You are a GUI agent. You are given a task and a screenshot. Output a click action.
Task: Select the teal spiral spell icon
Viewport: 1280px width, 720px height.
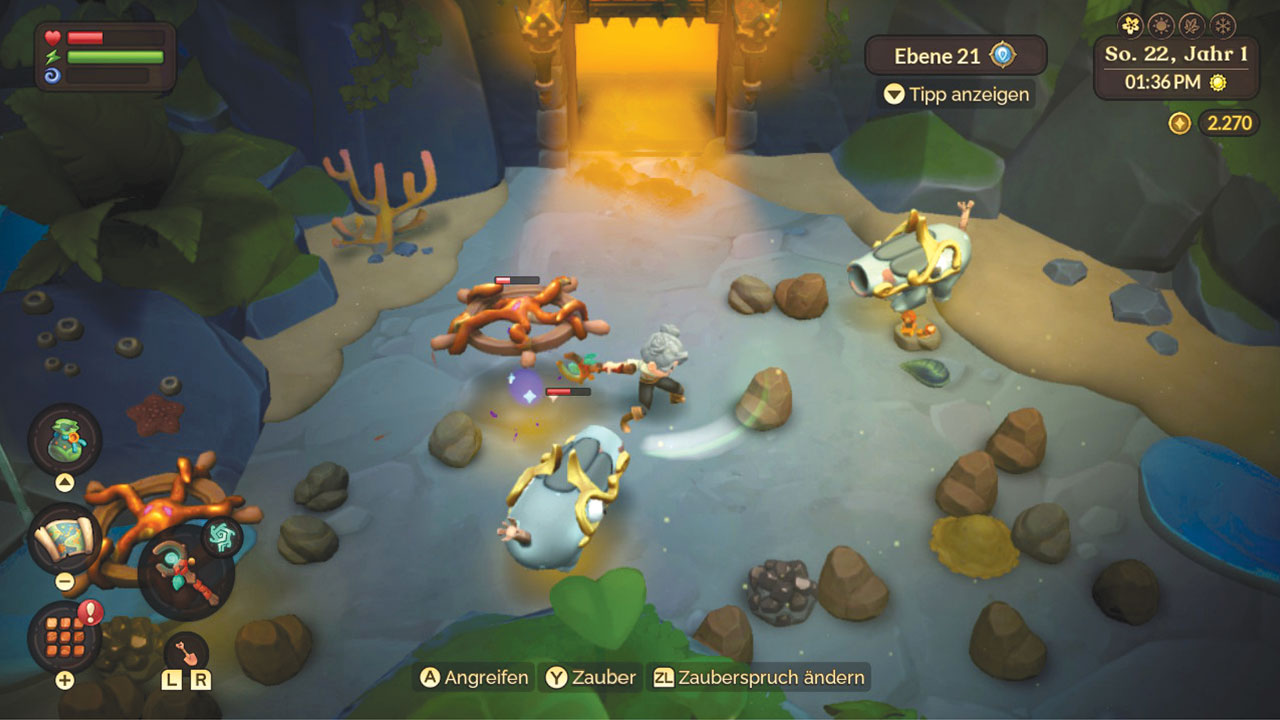[x=222, y=536]
